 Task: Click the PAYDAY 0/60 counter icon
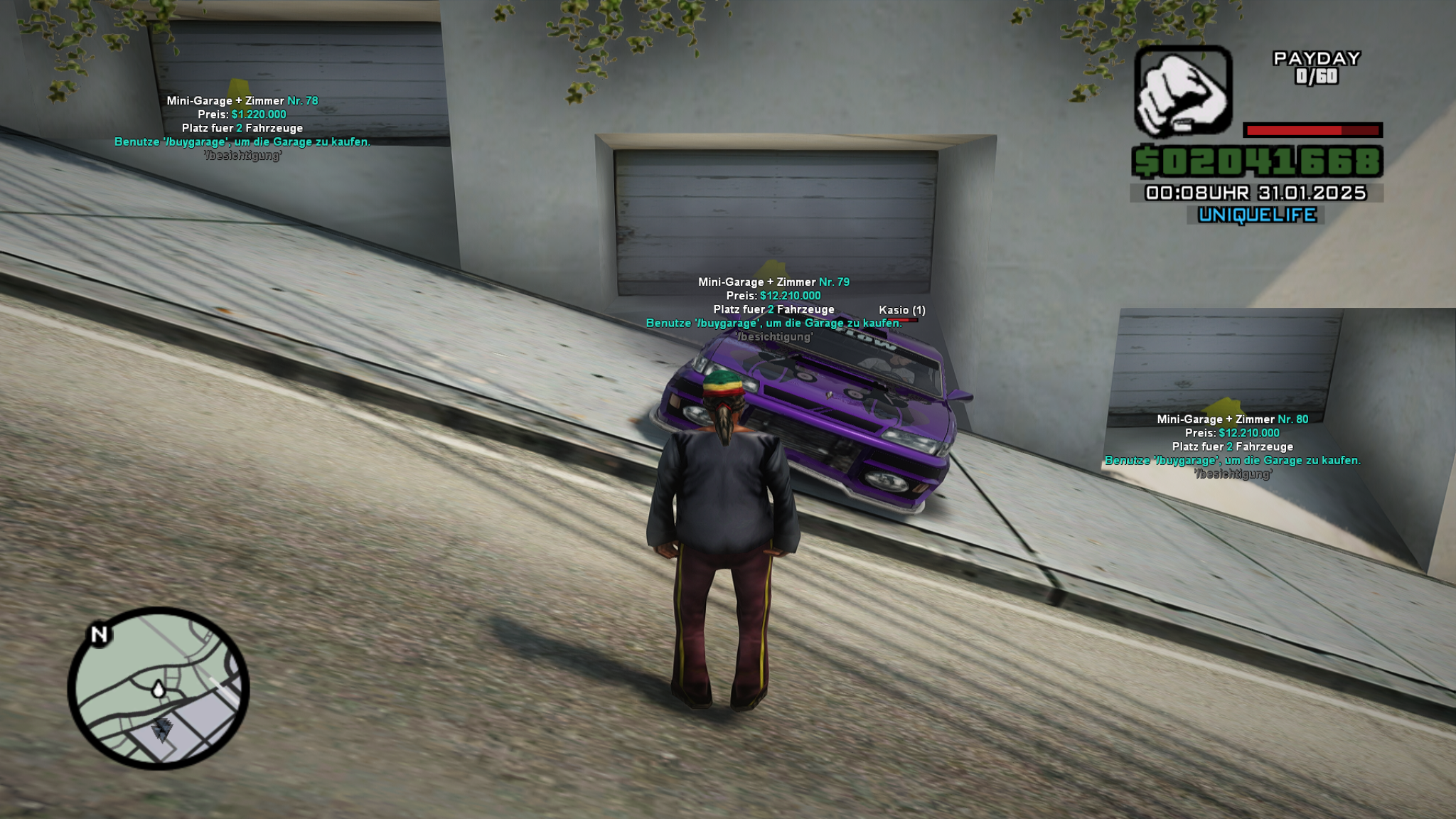pos(1316,68)
